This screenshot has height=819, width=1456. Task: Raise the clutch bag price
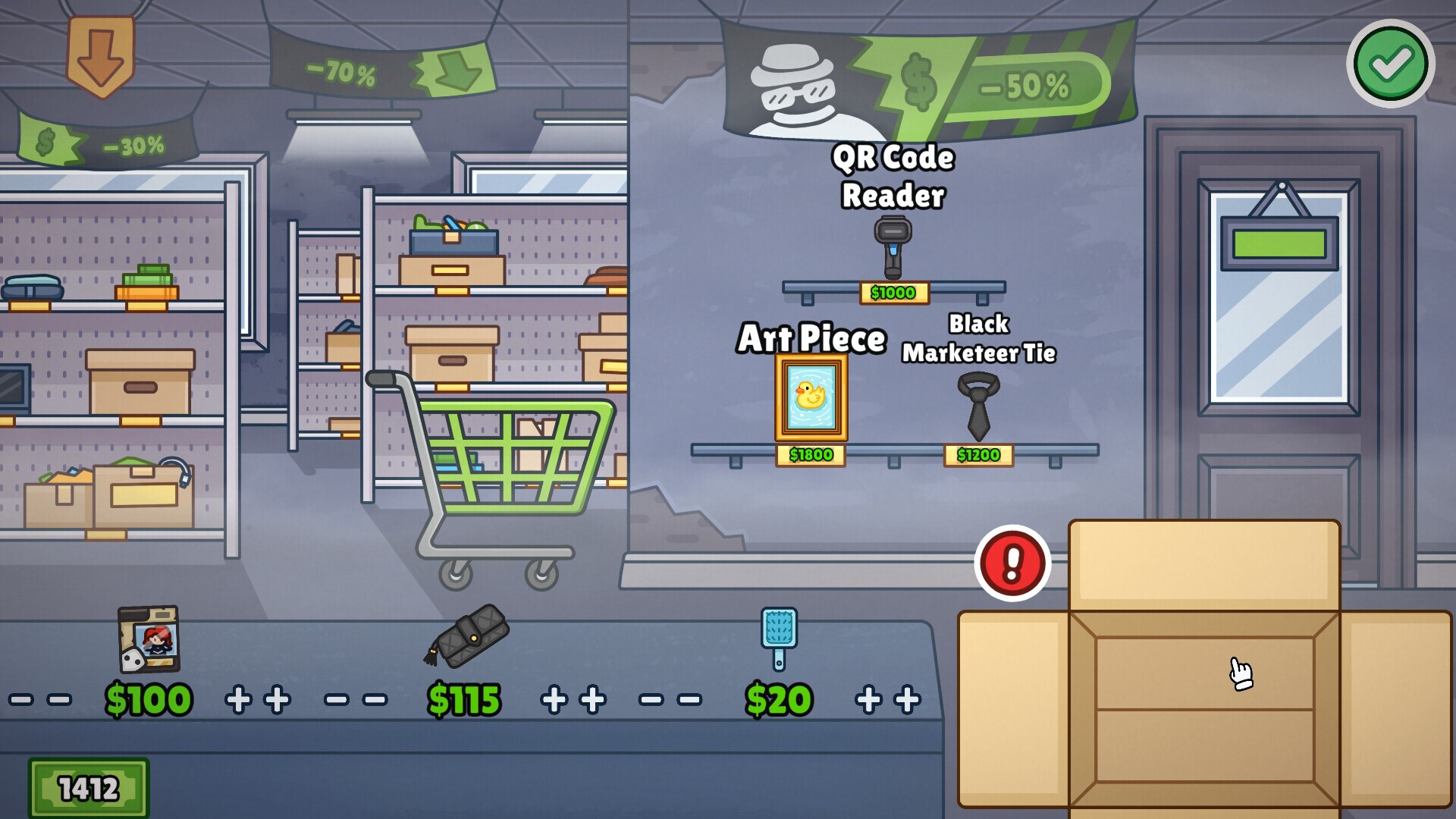point(574,698)
